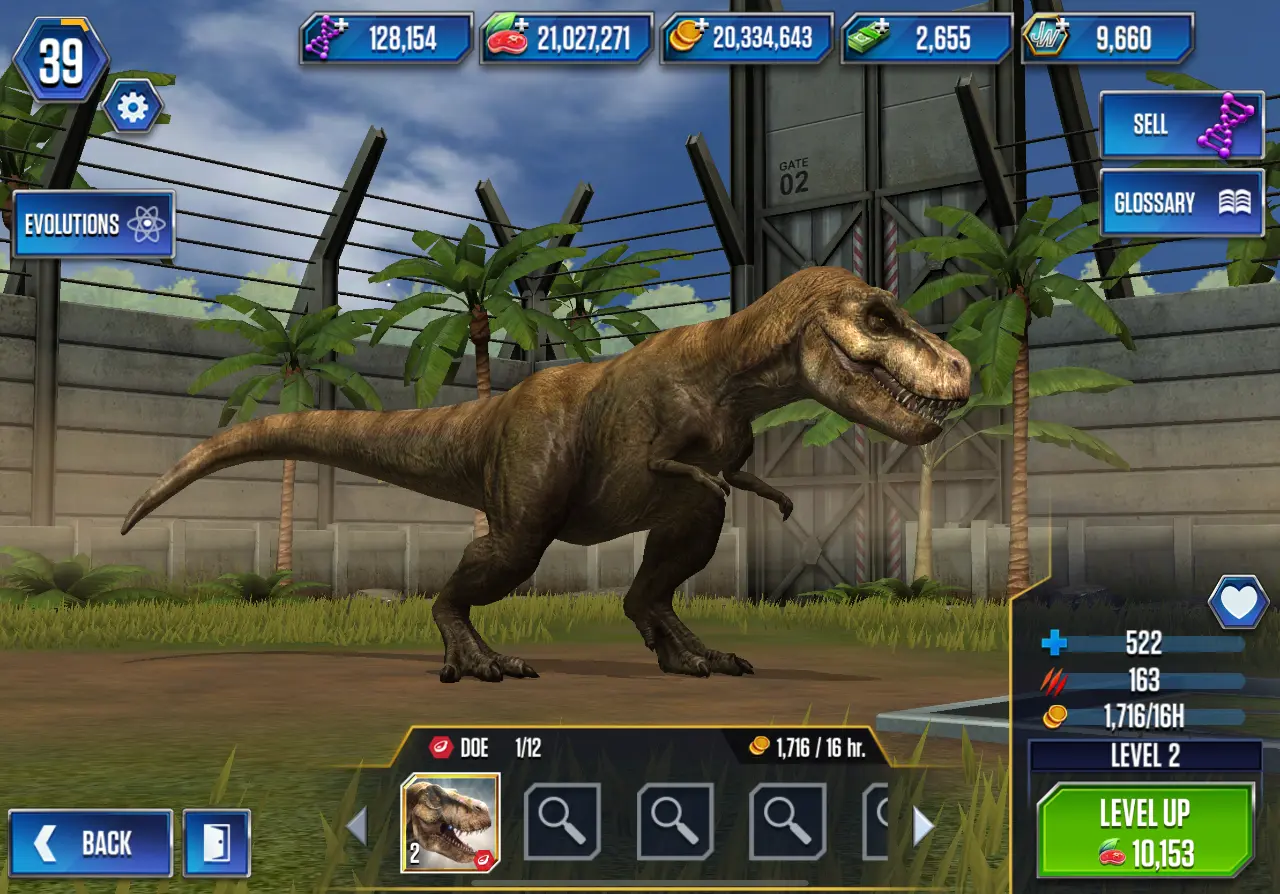Show next dinosaurs with right arrow
The image size is (1280, 894).
pos(923,826)
